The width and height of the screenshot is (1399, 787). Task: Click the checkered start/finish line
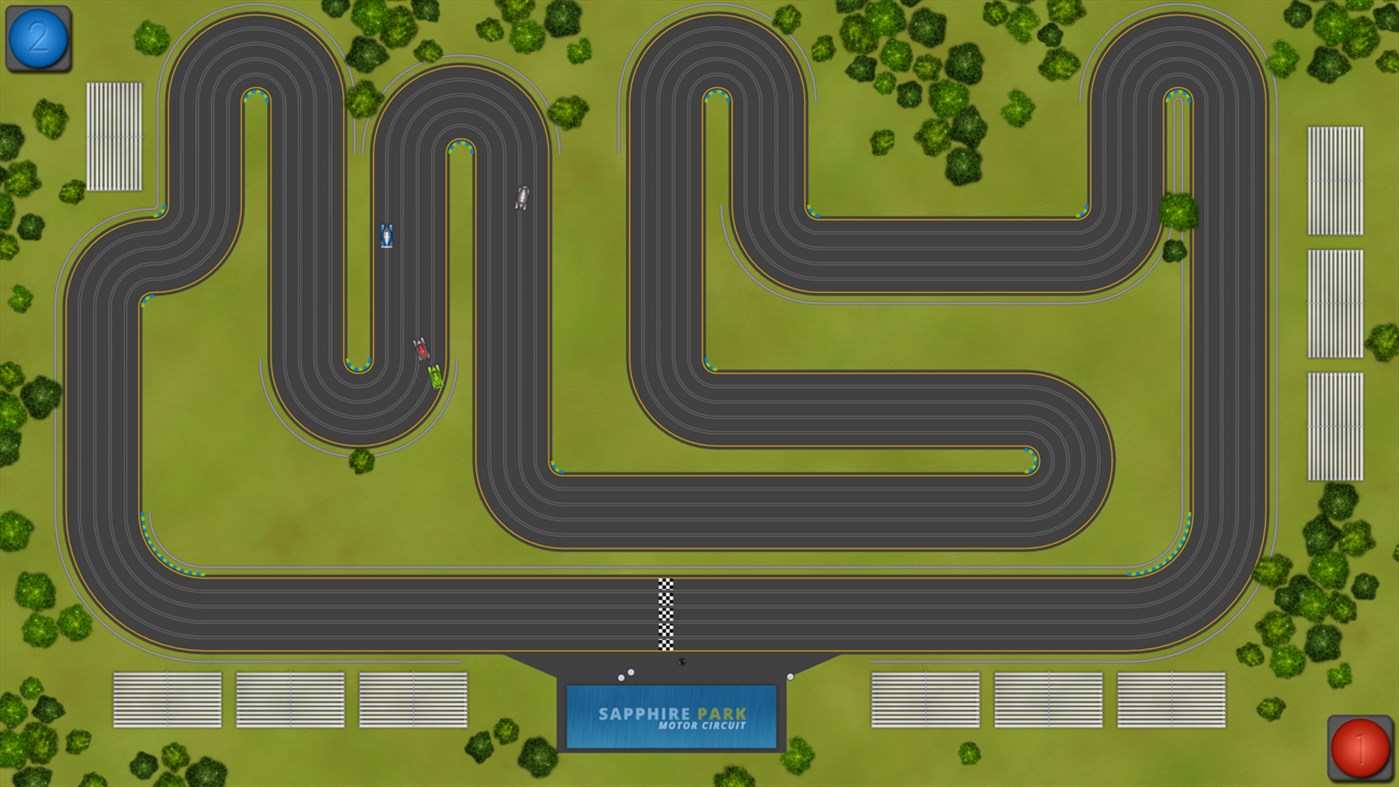[666, 612]
